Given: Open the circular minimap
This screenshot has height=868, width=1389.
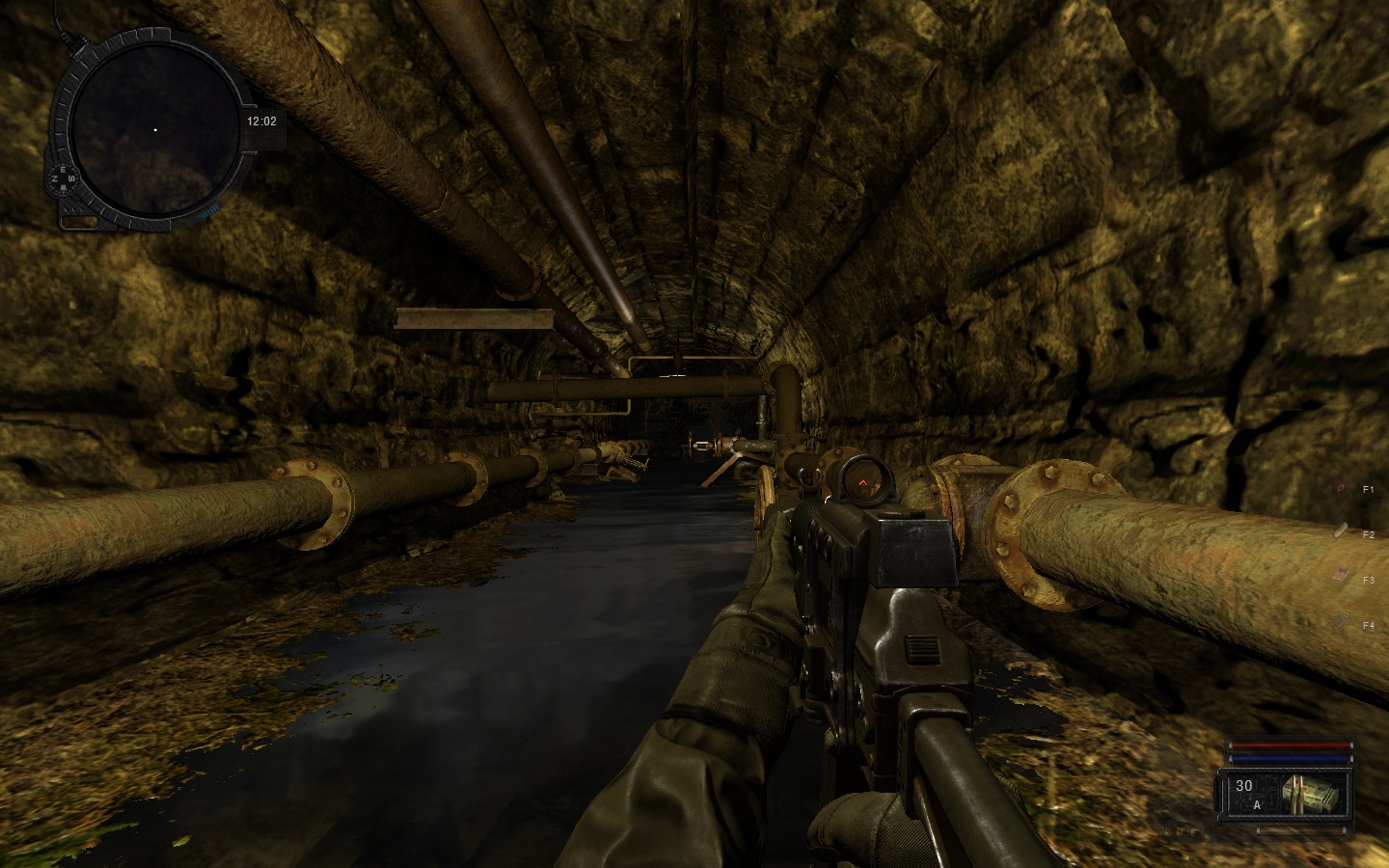Looking at the screenshot, I should [x=154, y=129].
